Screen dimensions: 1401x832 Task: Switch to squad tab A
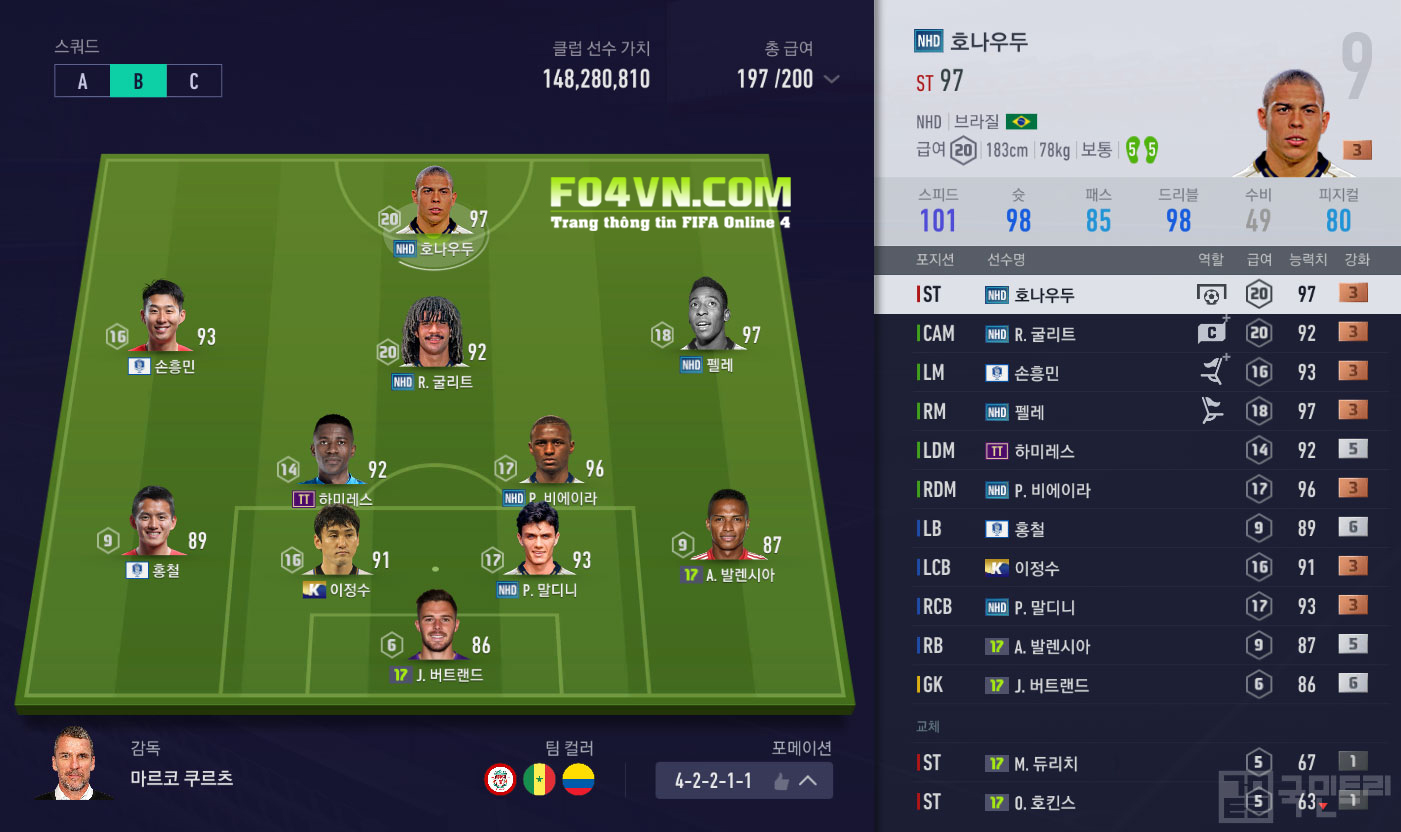82,81
